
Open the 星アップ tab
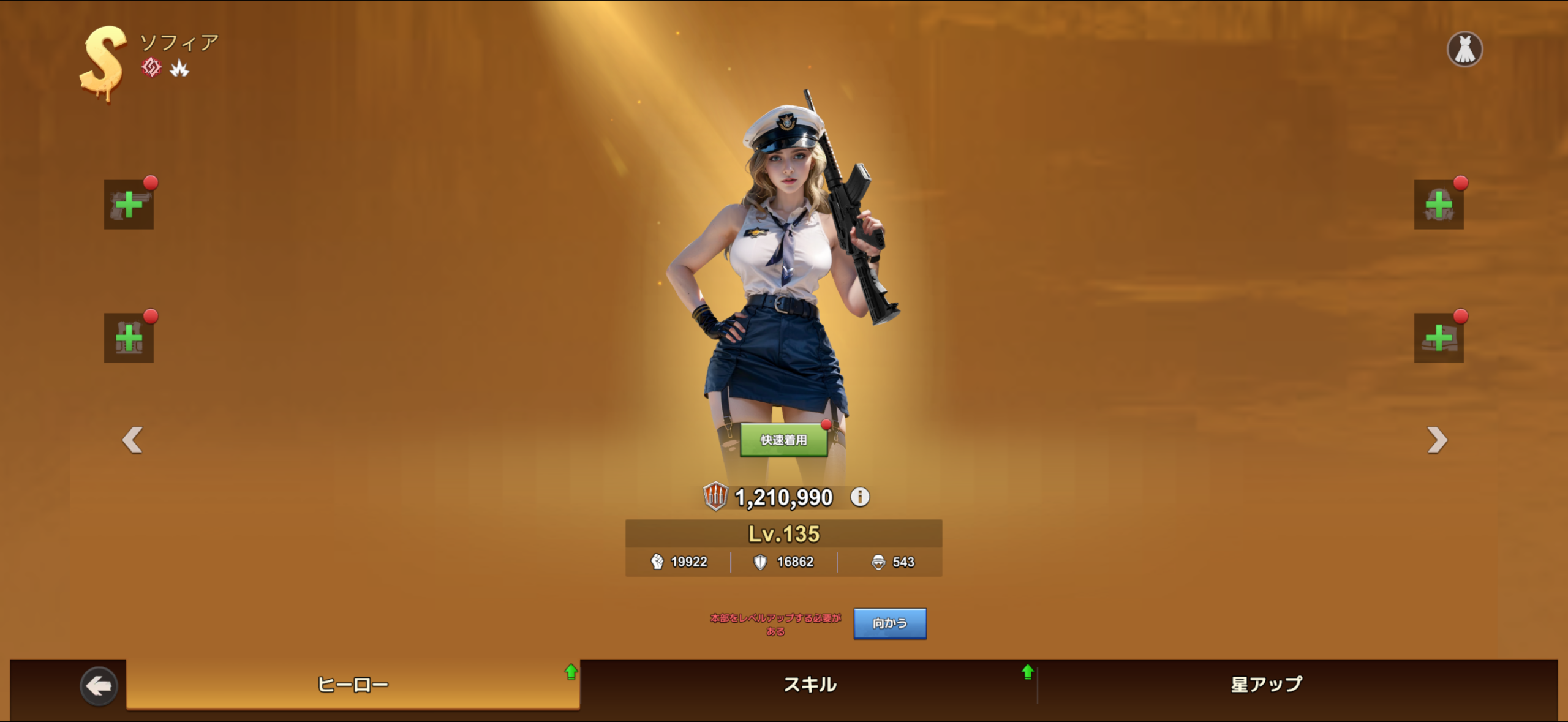pos(1266,684)
